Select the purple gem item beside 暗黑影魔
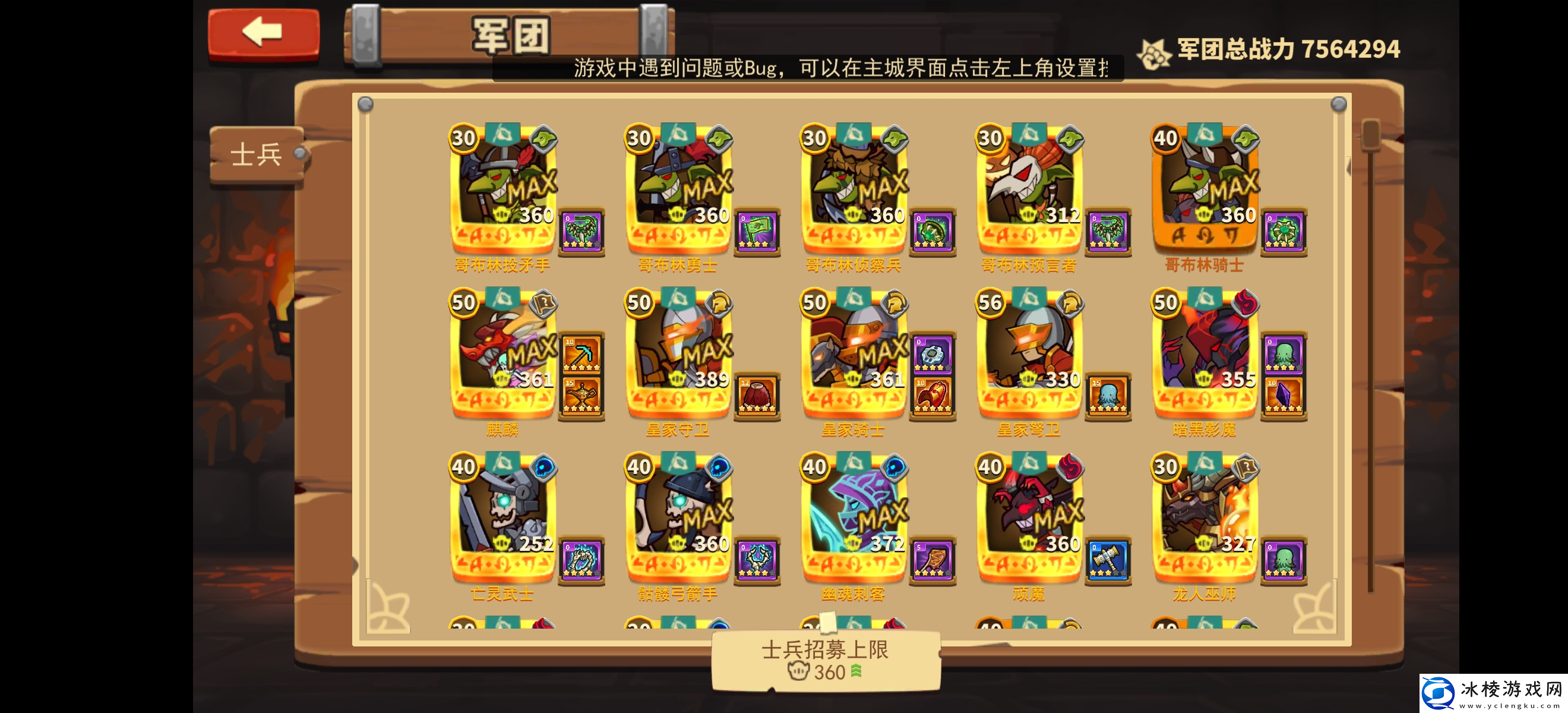The width and height of the screenshot is (1568, 713). 1284,396
